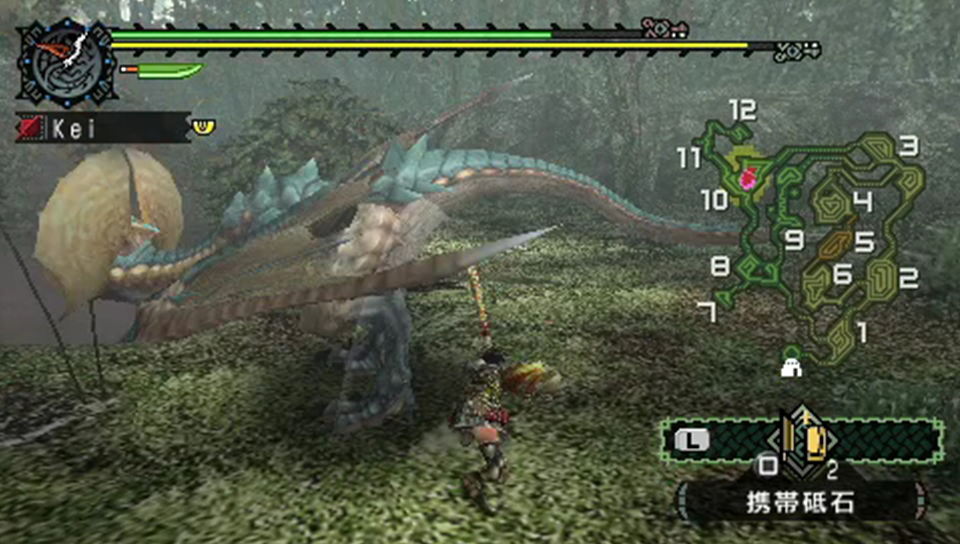Image resolution: width=960 pixels, height=544 pixels.
Task: Select area 11 on the minimap
Action: 689,158
